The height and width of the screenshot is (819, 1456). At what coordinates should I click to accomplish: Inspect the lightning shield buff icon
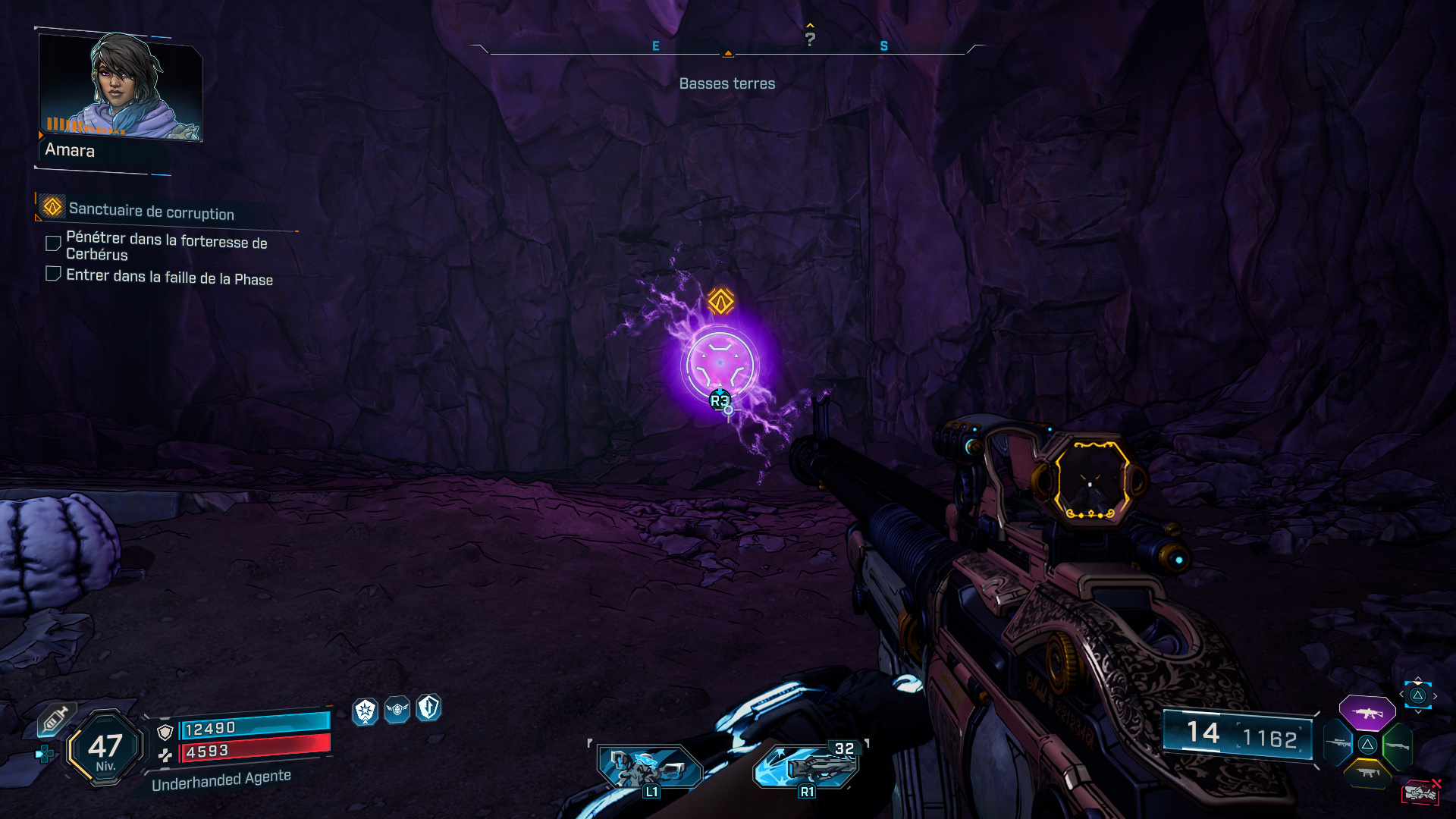pos(428,708)
